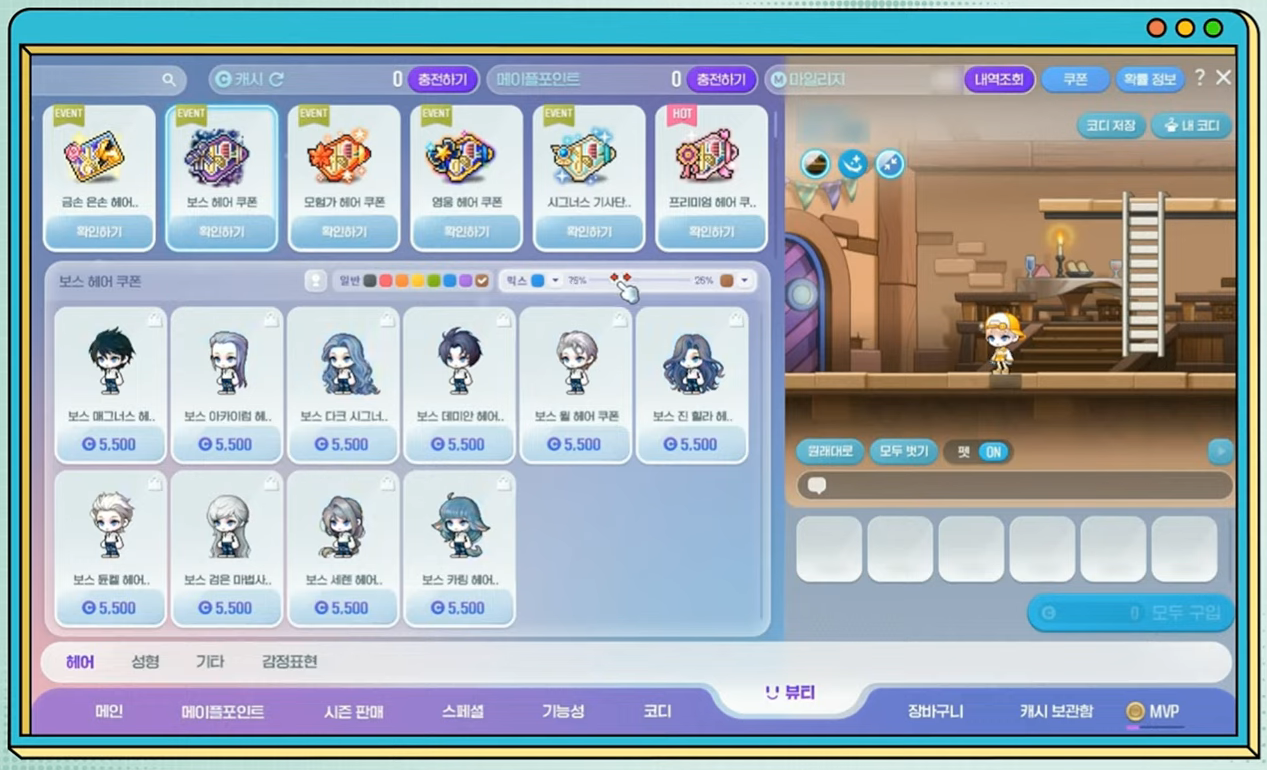Close the cash shop window

point(1223,77)
